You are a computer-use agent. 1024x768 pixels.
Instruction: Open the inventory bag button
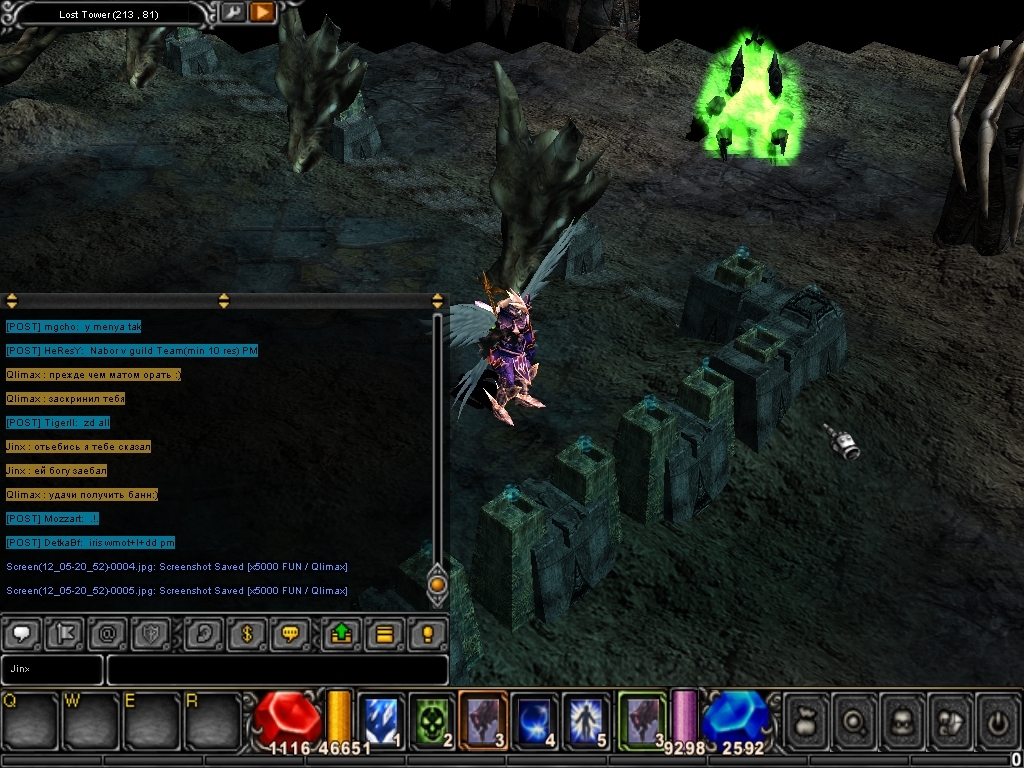807,720
